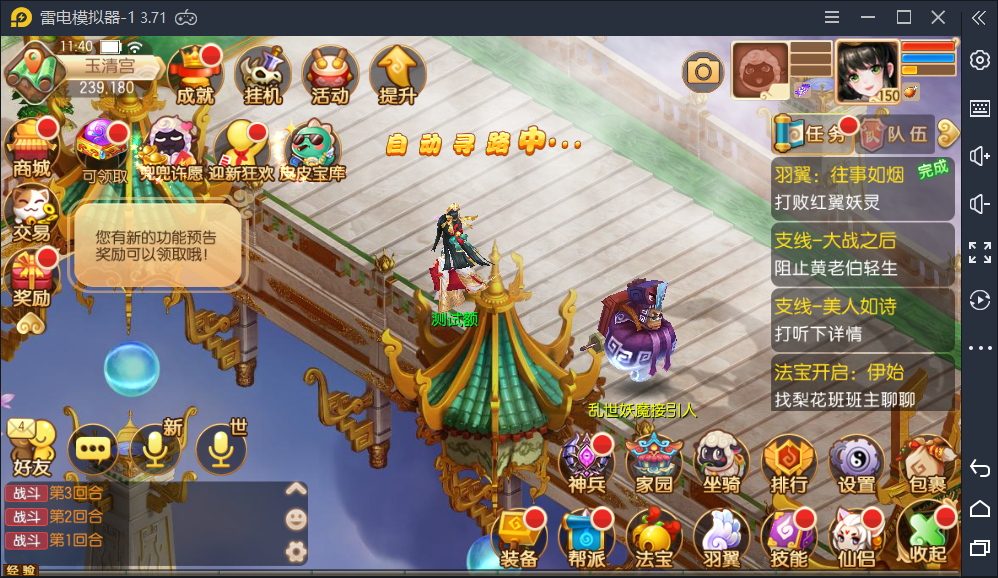Image resolution: width=998 pixels, height=578 pixels.
Task: Open the 神兵 weapon menu
Action: pyautogui.click(x=587, y=463)
